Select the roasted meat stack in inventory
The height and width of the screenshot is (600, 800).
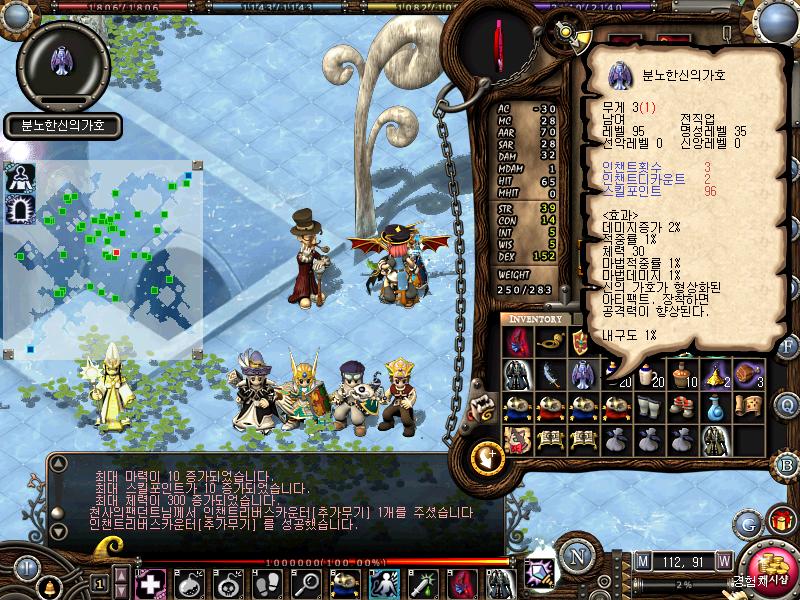pyautogui.click(x=748, y=374)
